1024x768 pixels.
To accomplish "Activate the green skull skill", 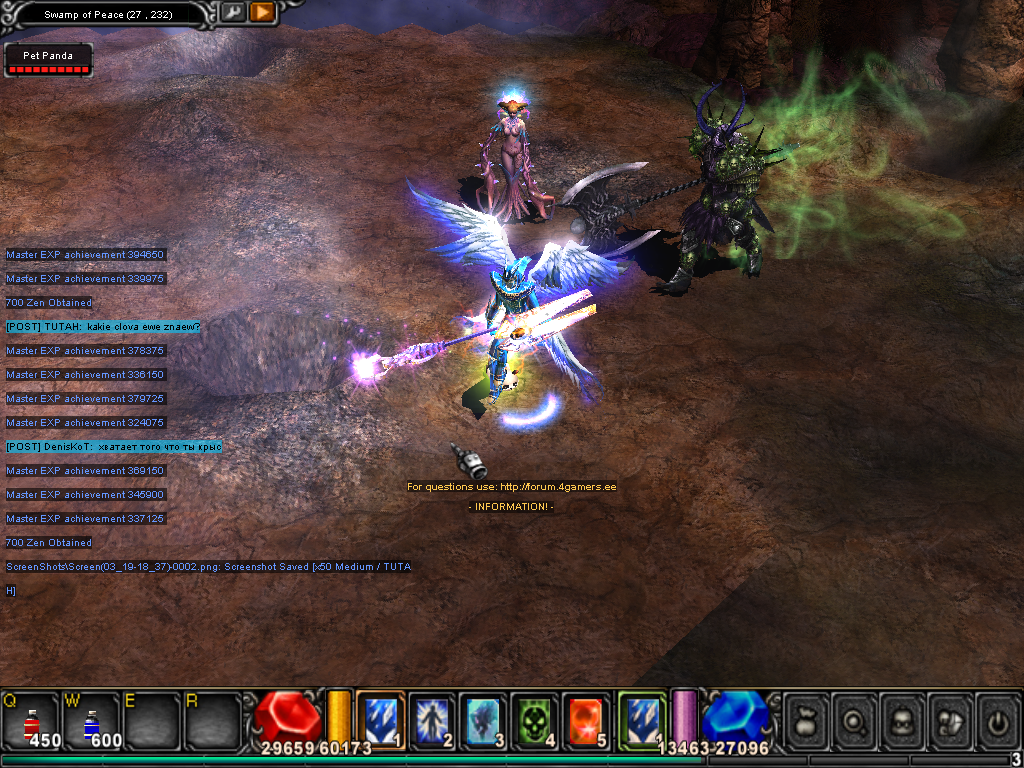I will click(535, 719).
